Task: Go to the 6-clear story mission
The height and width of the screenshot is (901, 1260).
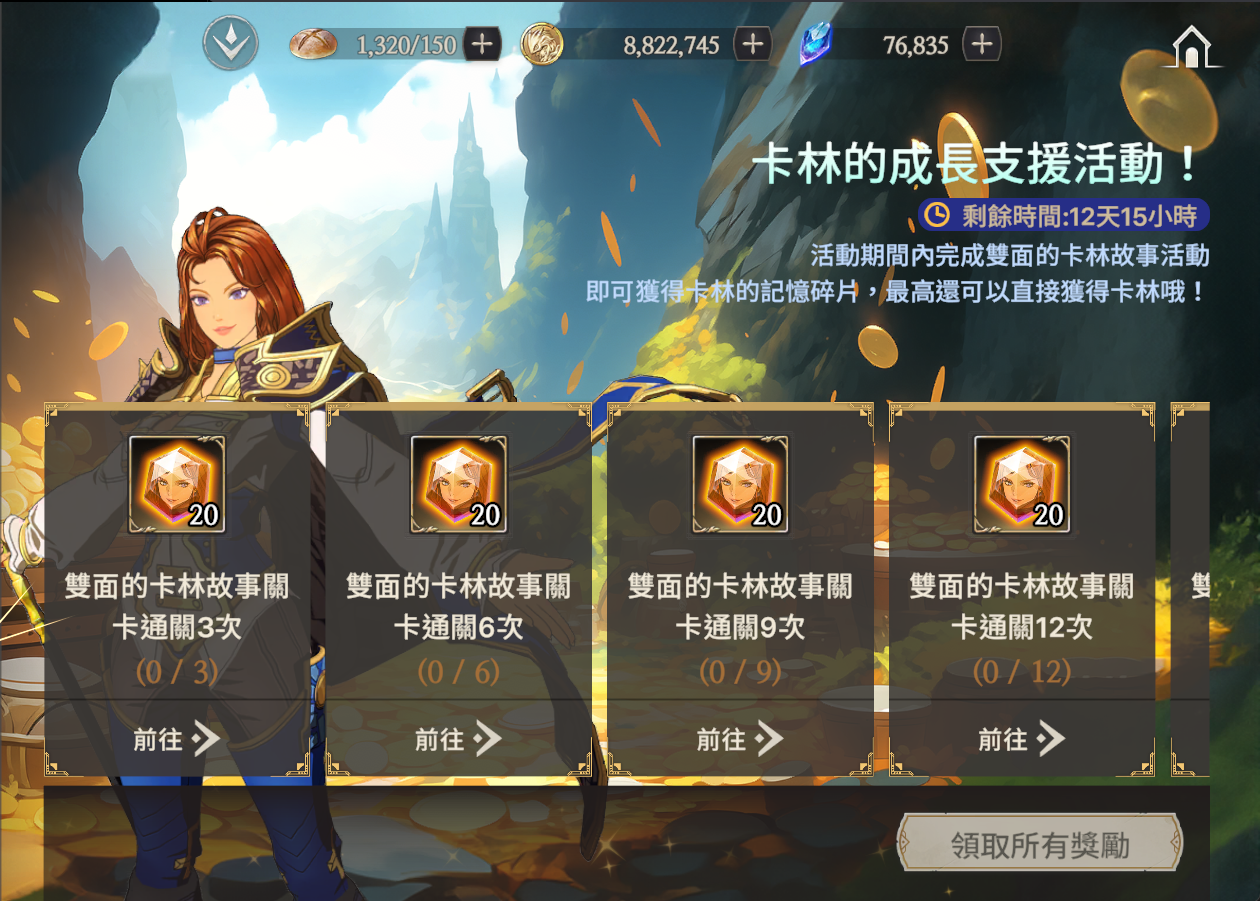Action: click(x=459, y=739)
